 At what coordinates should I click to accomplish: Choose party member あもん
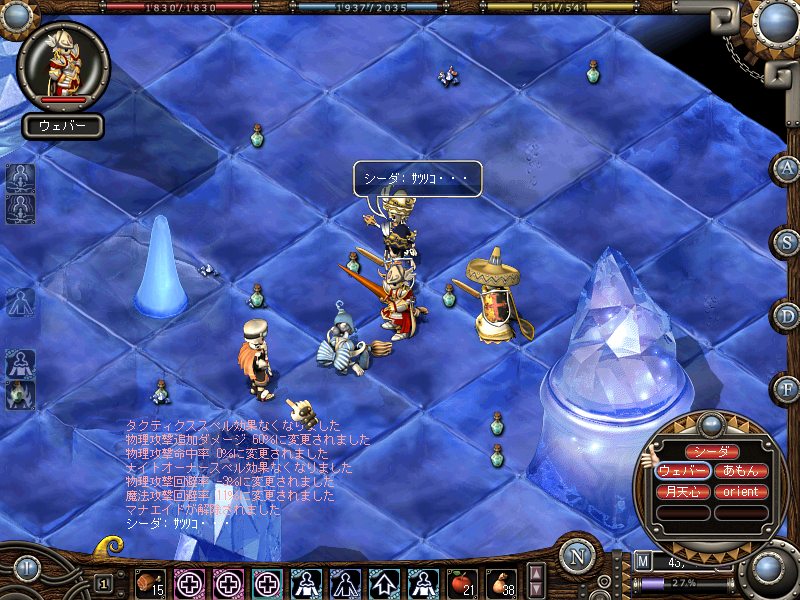(x=741, y=472)
